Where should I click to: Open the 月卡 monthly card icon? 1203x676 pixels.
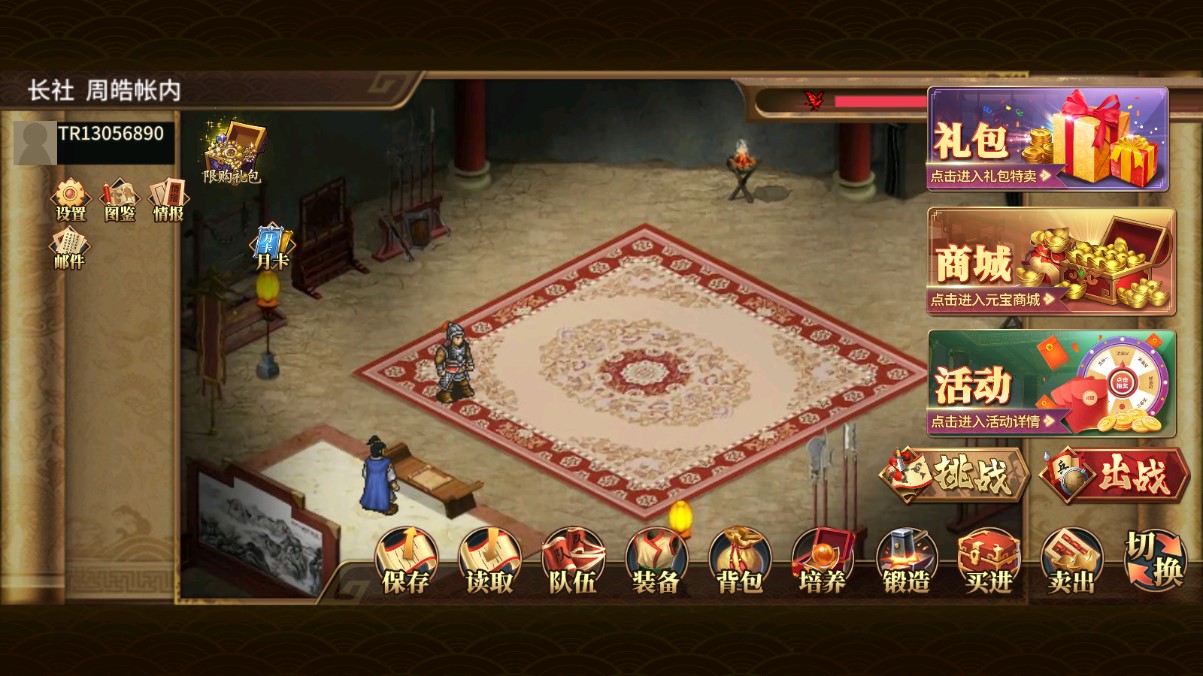coord(271,247)
